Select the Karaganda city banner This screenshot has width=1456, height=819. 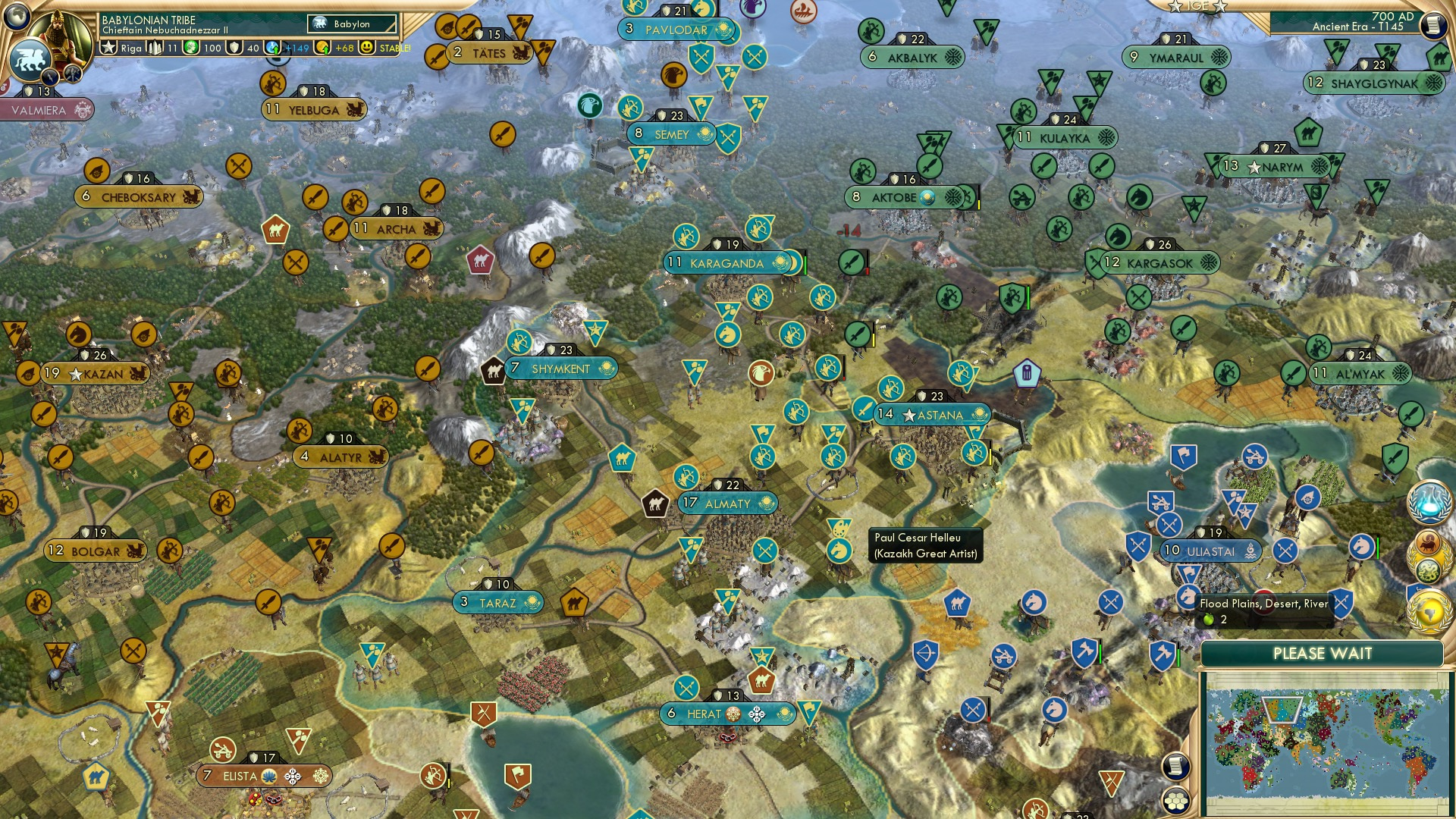pos(726,263)
